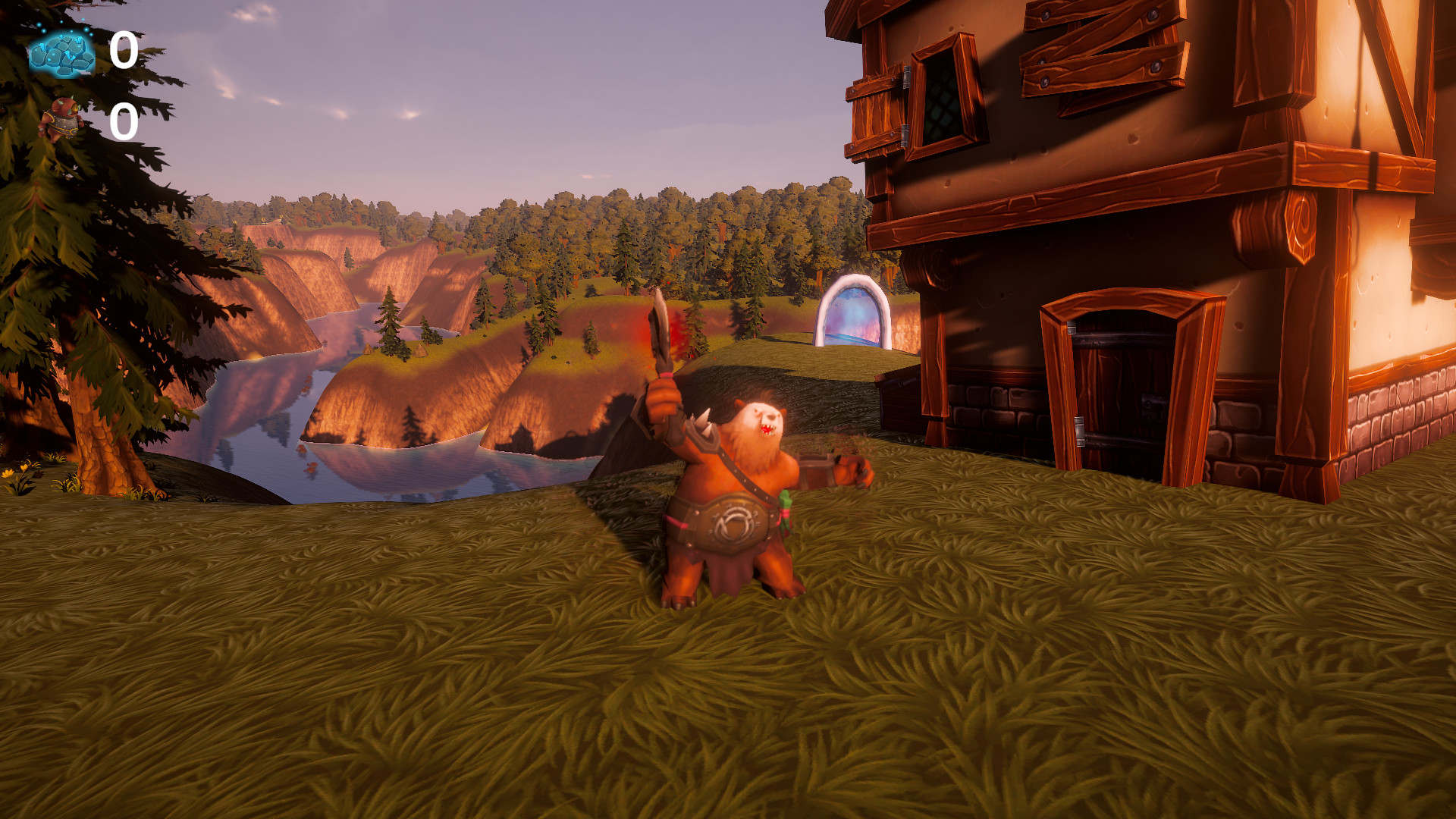Viewport: 1456px width, 819px height.
Task: Click the door's iron hinge
Action: click(x=1080, y=431)
